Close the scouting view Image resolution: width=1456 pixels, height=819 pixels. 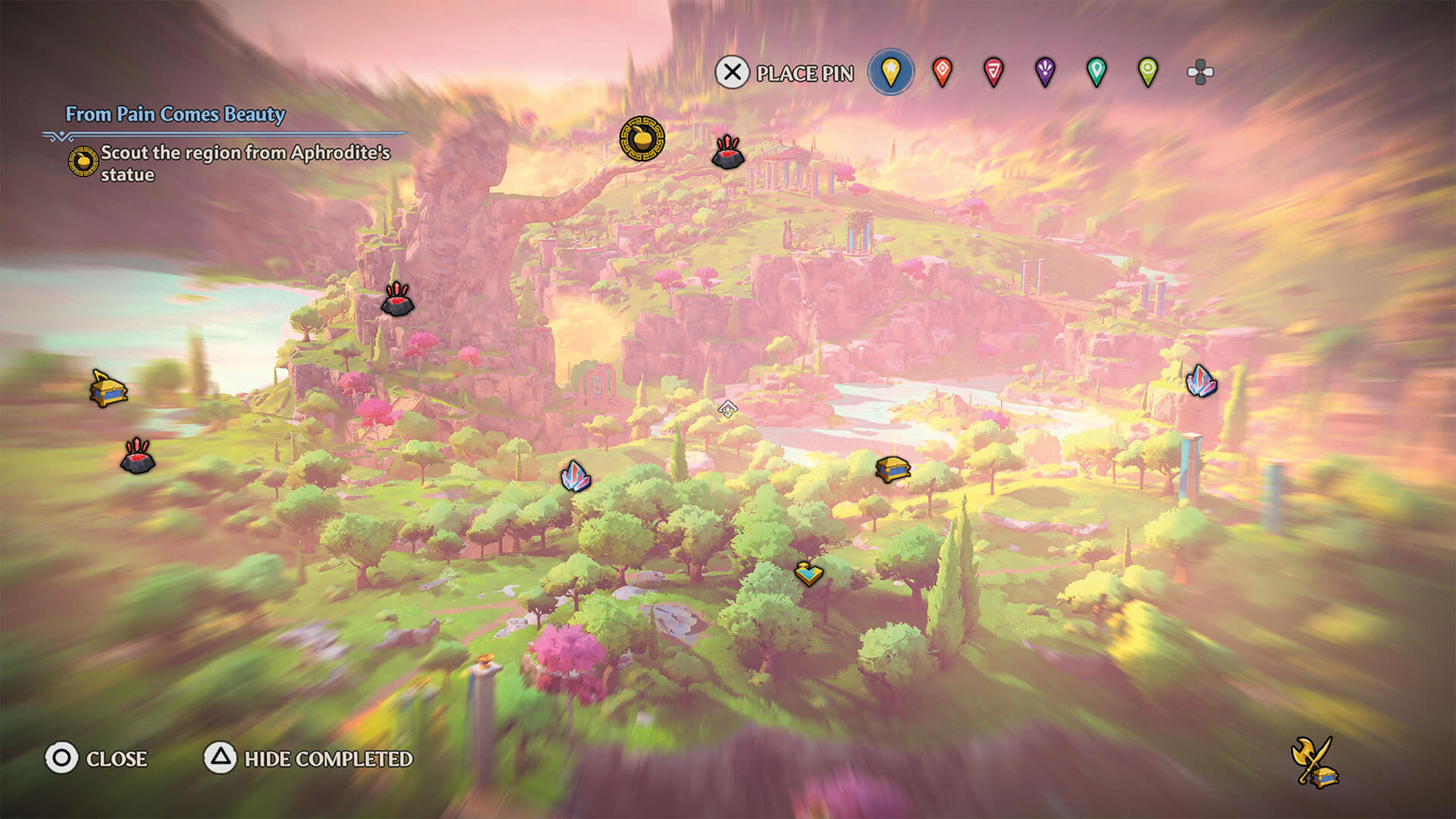pyautogui.click(x=96, y=758)
